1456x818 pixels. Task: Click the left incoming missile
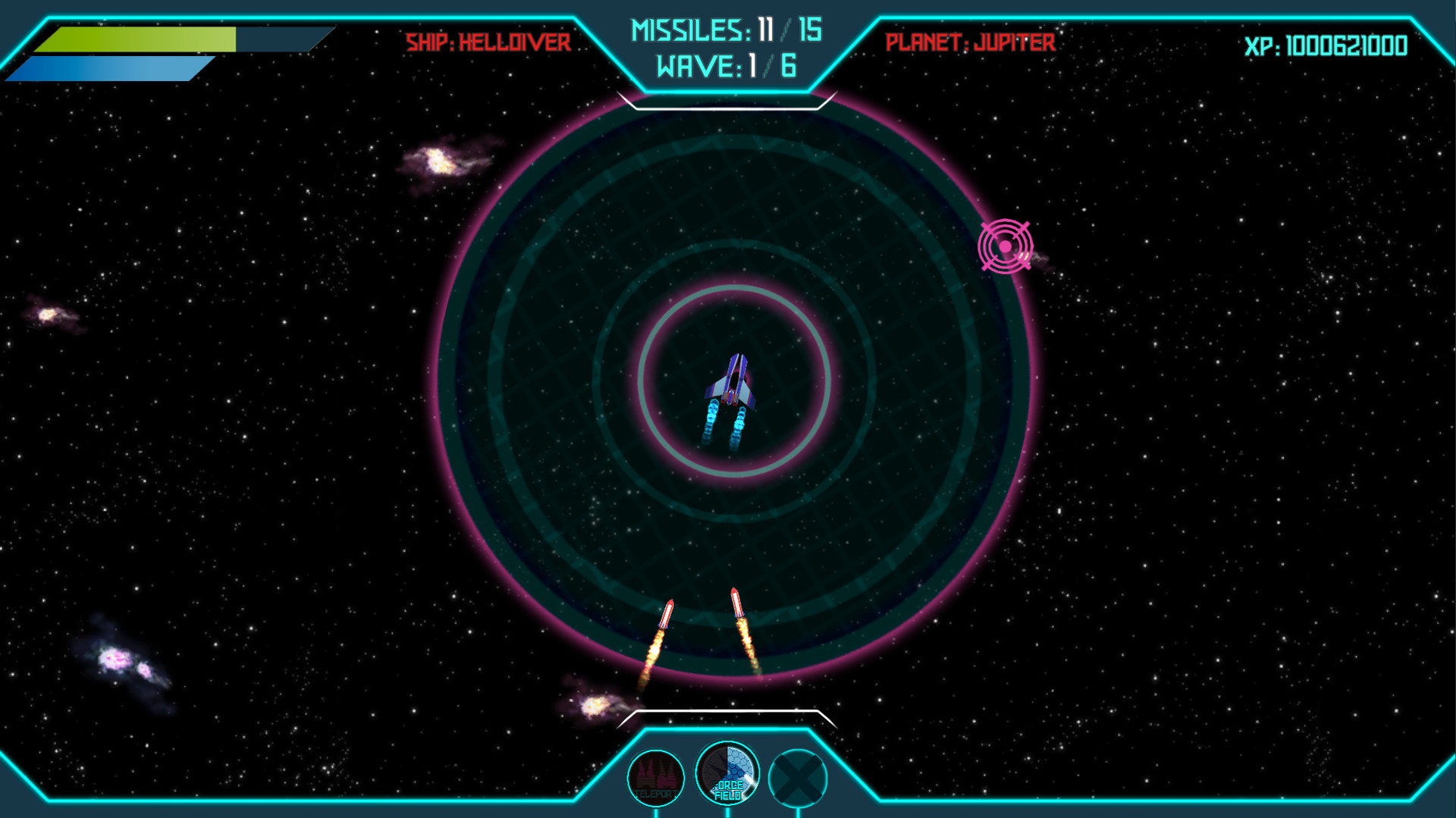667,614
